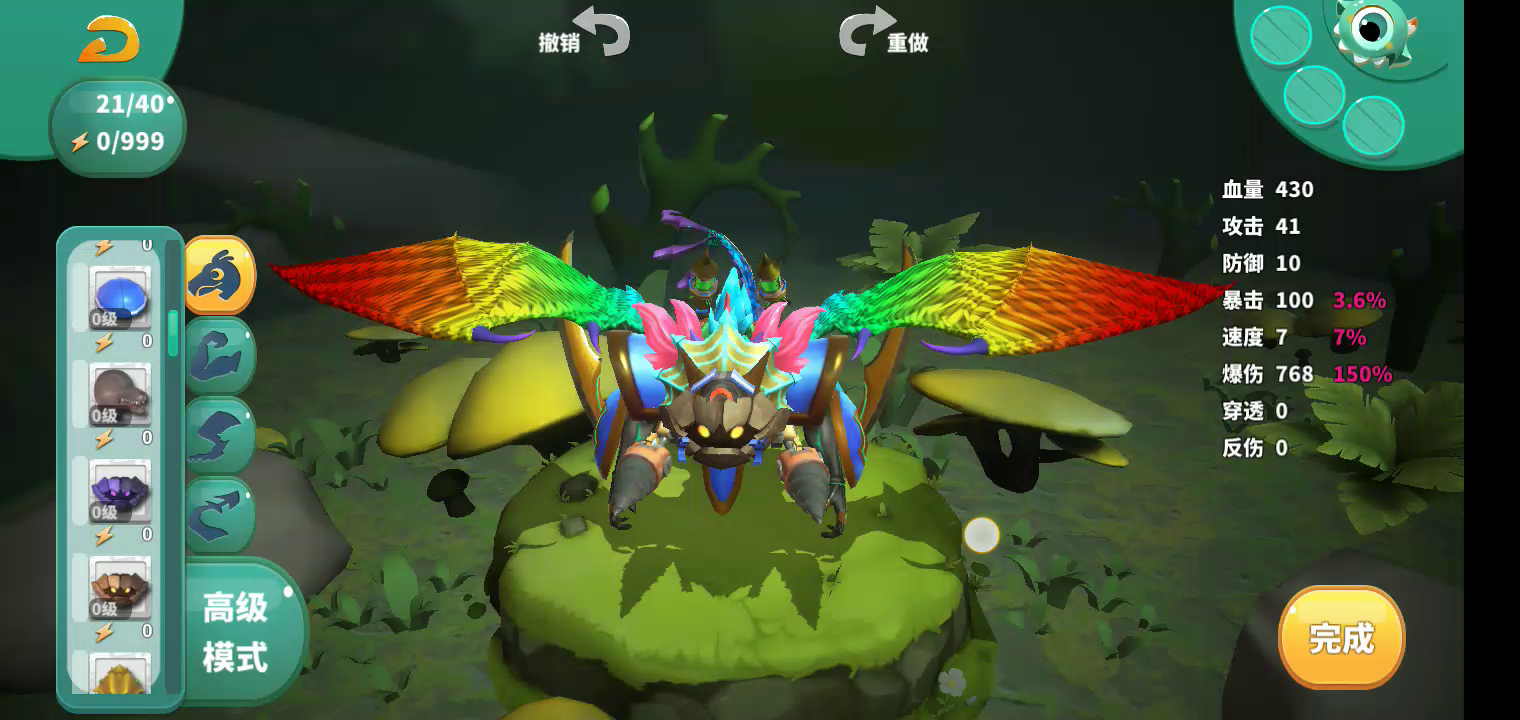Viewport: 1520px width, 720px height.
Task: Pick the golden spiked part
Action: point(121,675)
